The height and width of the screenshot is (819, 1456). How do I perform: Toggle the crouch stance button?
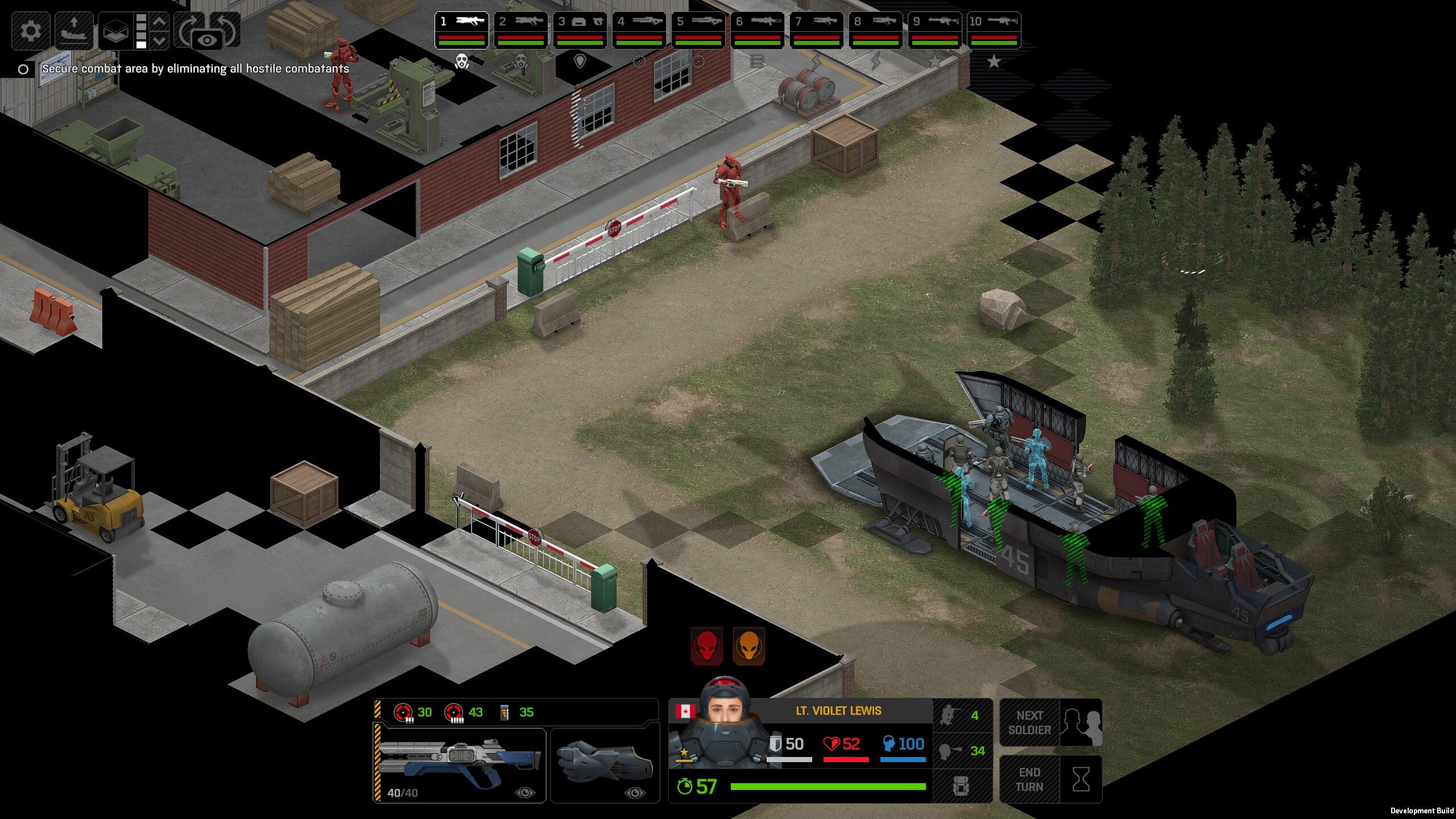[x=962, y=715]
